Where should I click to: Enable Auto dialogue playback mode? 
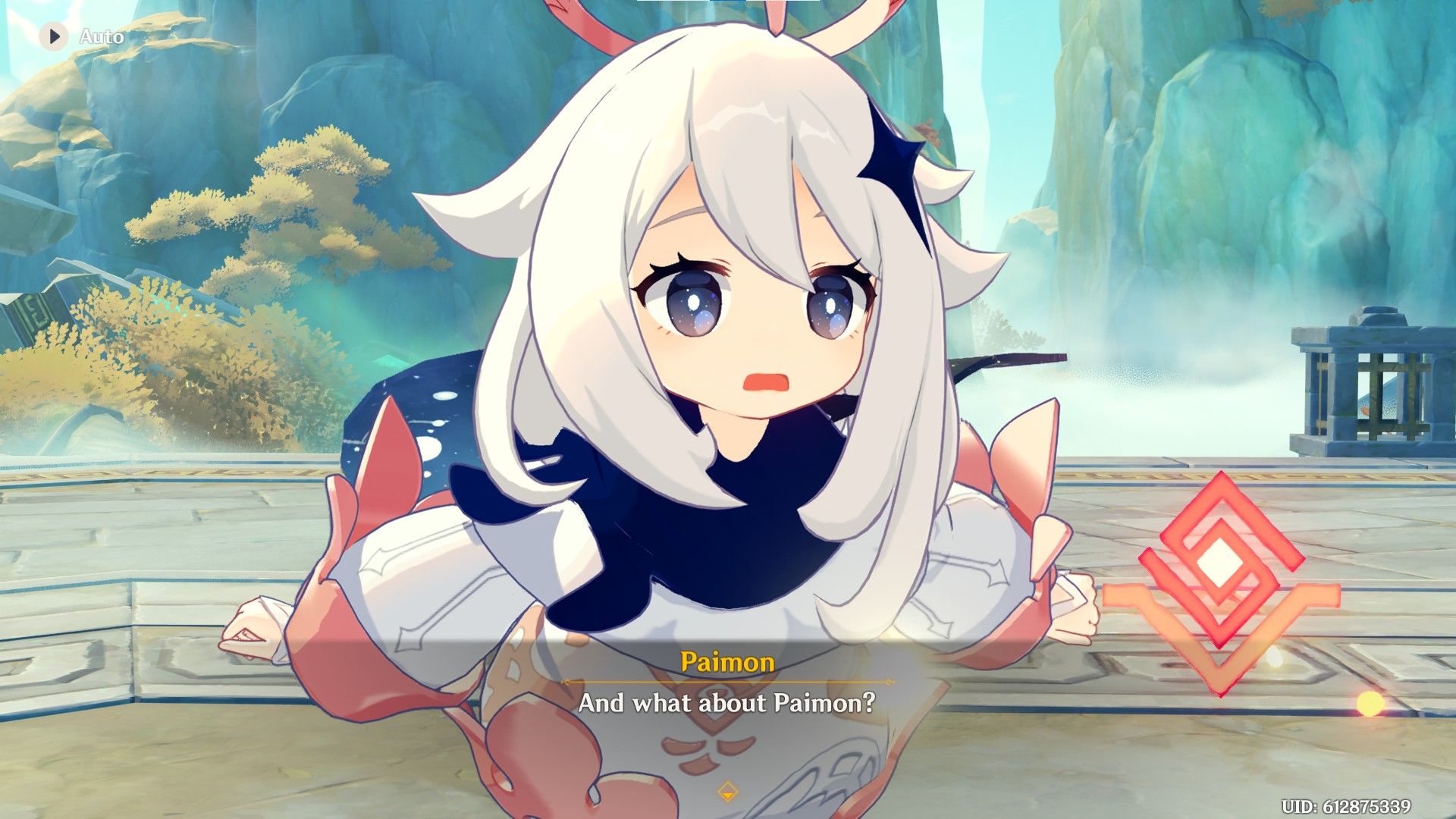pos(83,35)
